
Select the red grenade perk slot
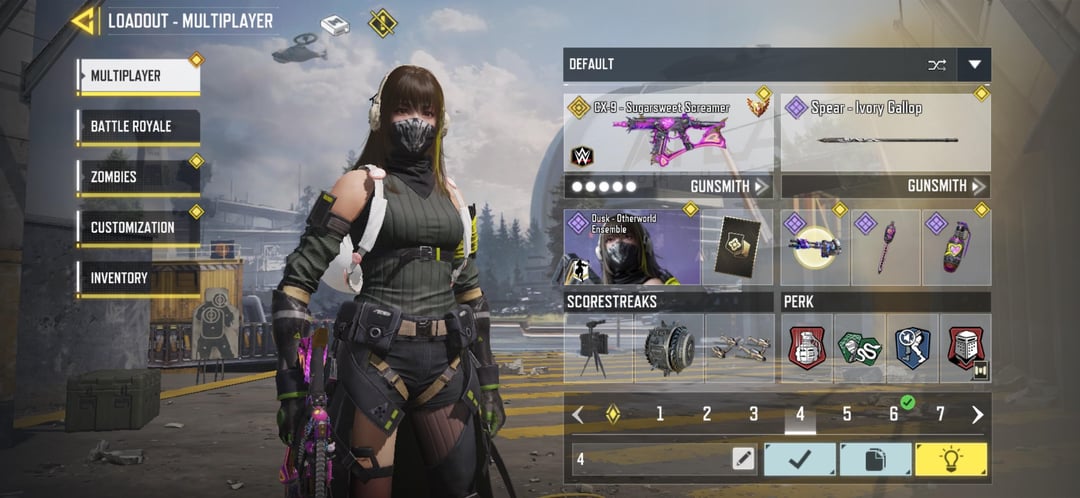click(x=806, y=348)
